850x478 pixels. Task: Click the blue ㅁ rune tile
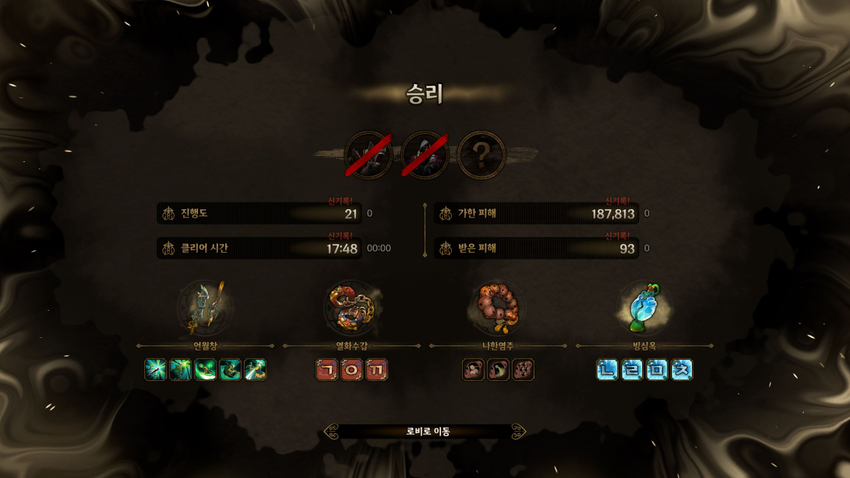(x=657, y=370)
